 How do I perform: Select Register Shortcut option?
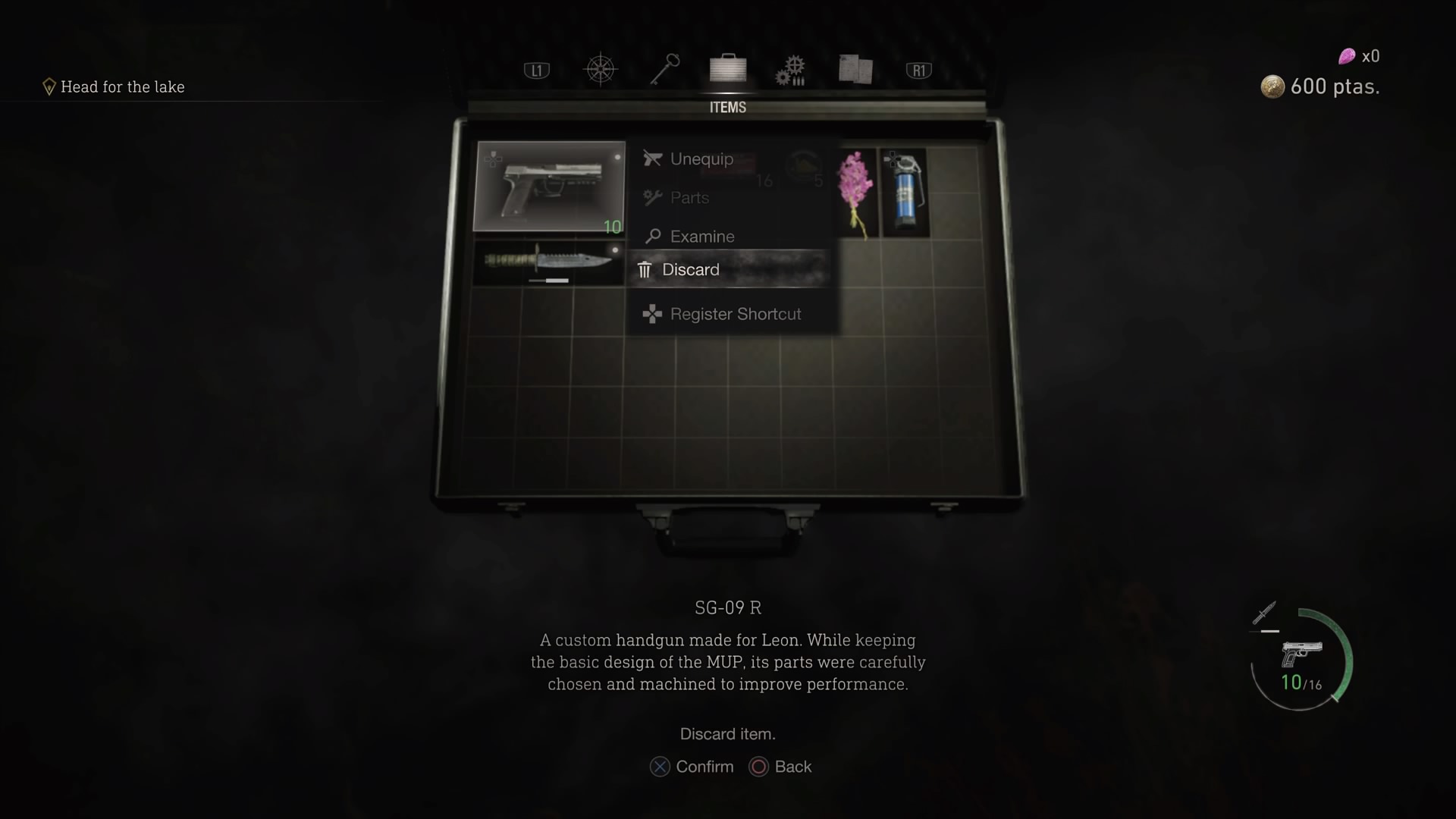pos(736,313)
